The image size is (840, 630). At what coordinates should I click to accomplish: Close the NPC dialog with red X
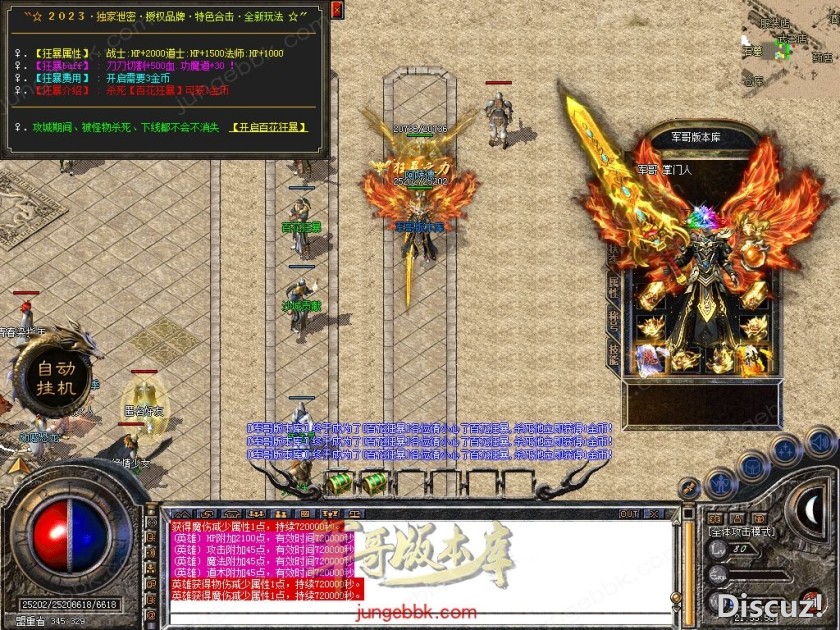(336, 11)
